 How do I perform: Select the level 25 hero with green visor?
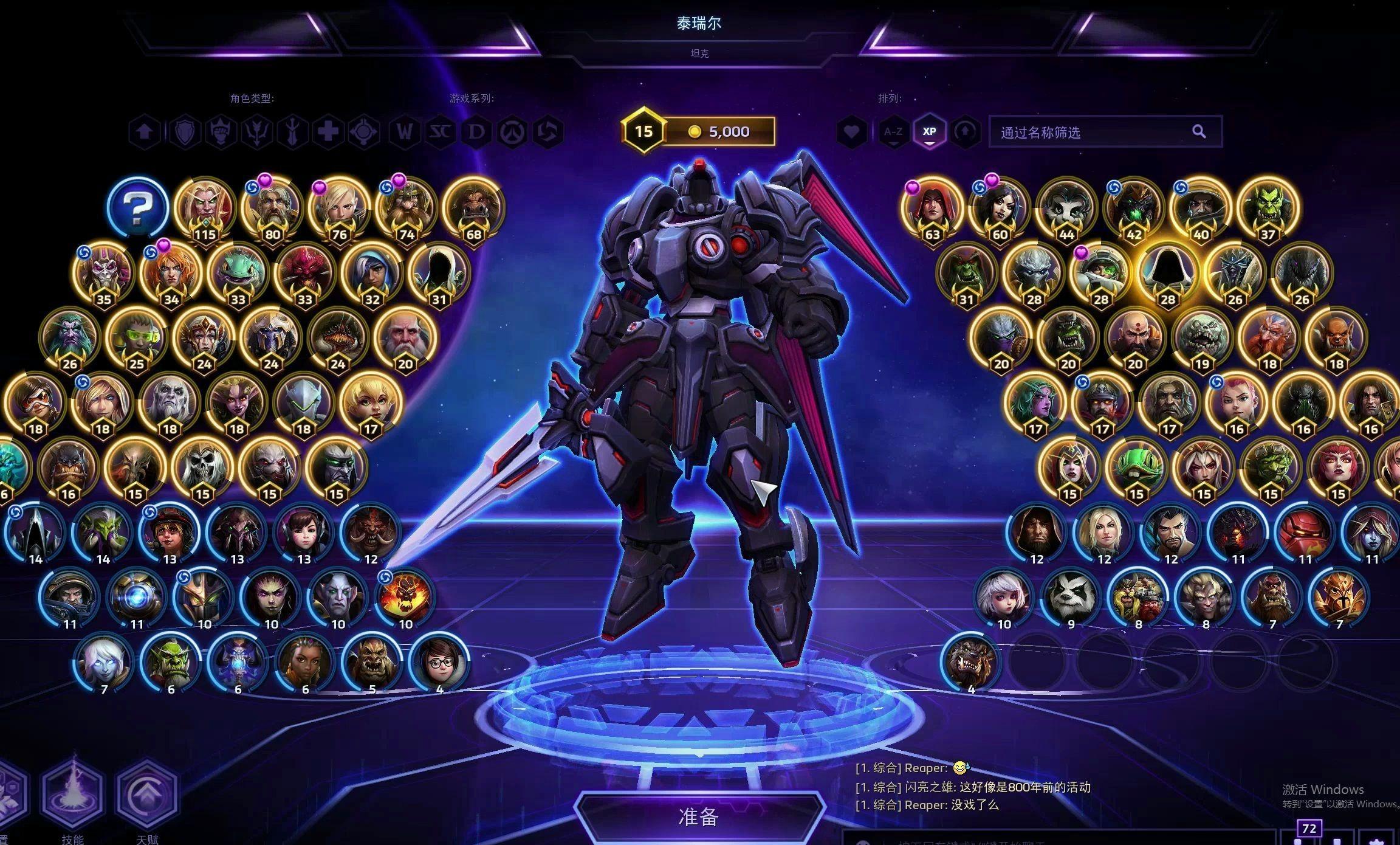[137, 338]
